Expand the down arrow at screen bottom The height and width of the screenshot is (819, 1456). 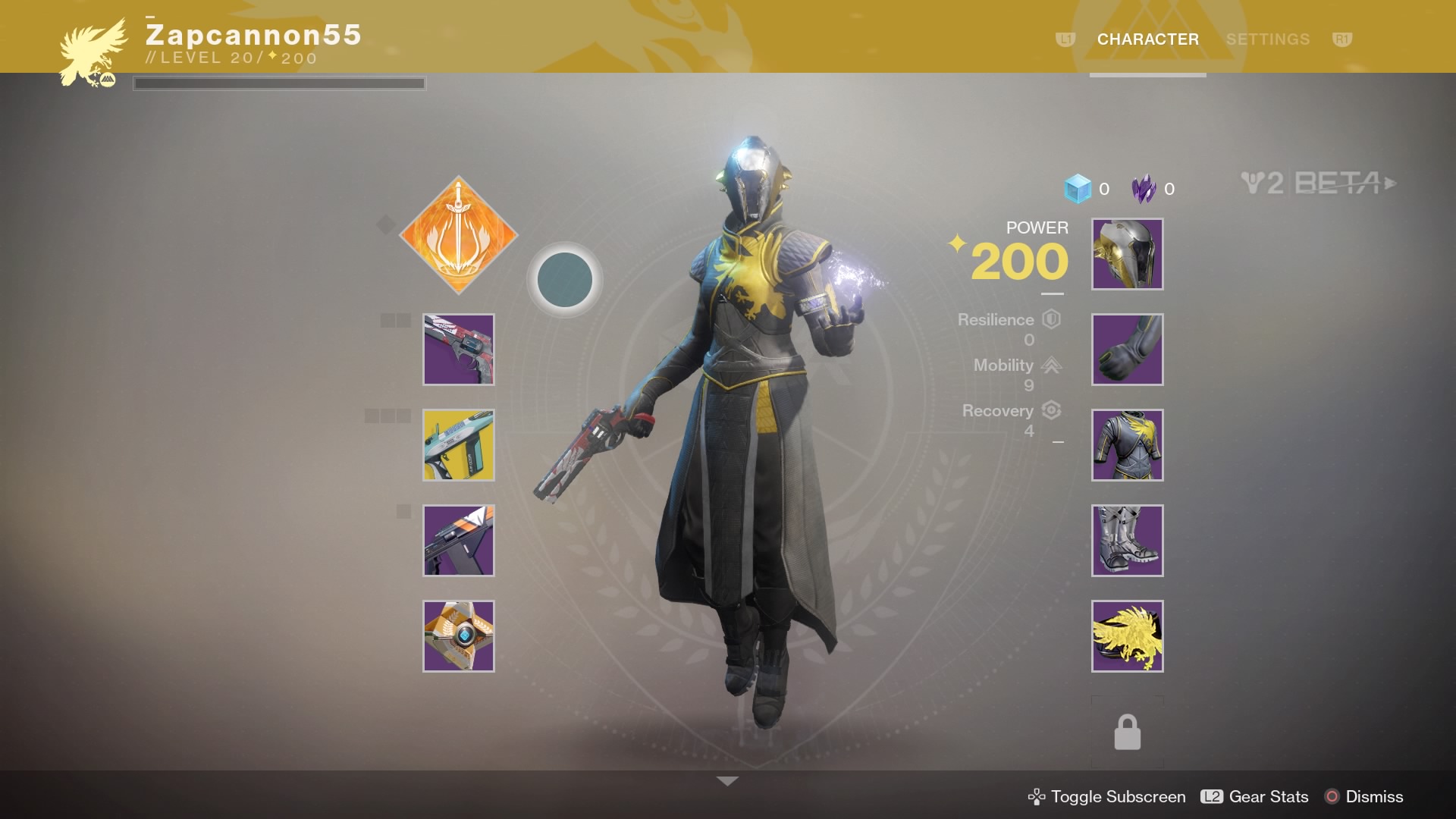pos(727,781)
